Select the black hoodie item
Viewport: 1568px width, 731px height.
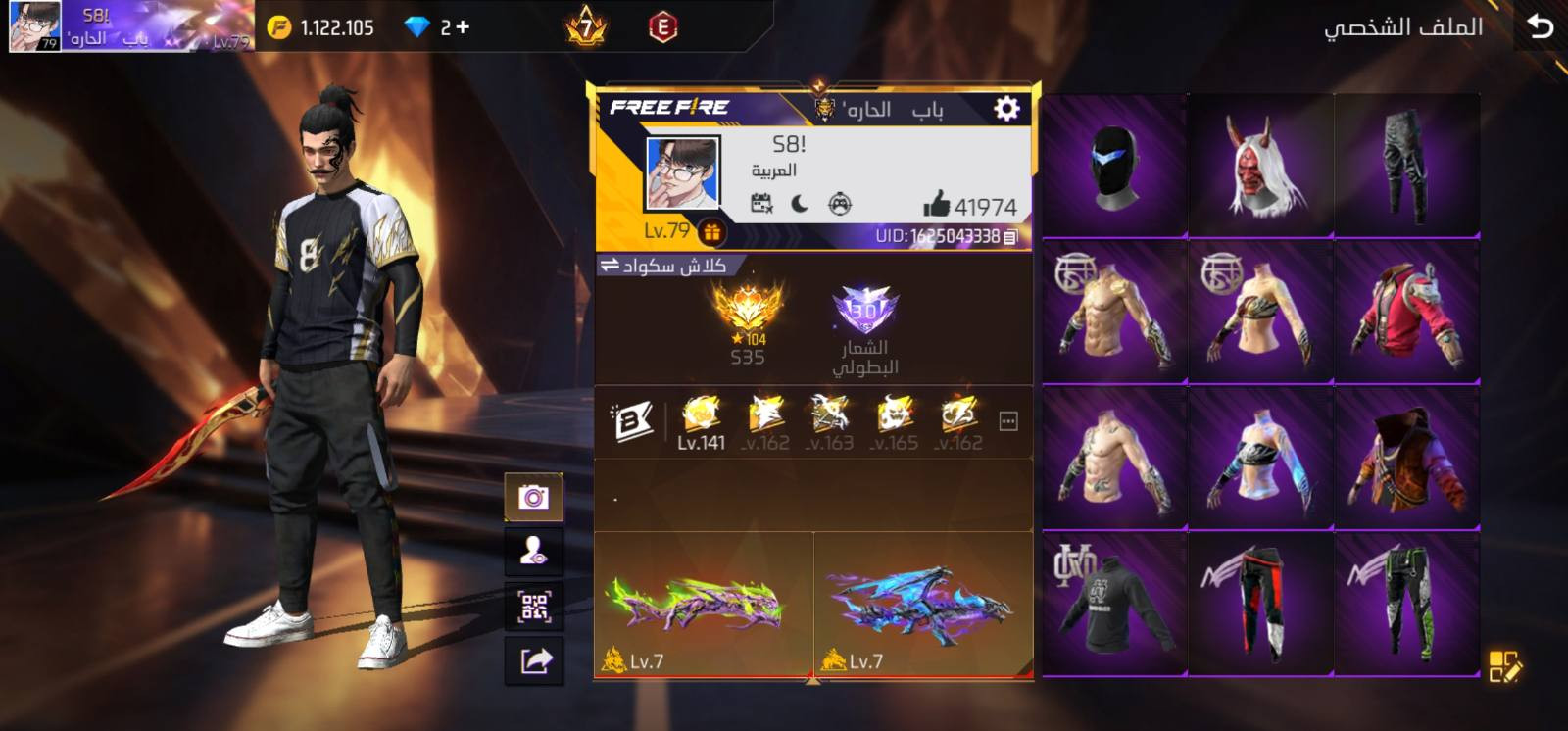pos(1114,603)
